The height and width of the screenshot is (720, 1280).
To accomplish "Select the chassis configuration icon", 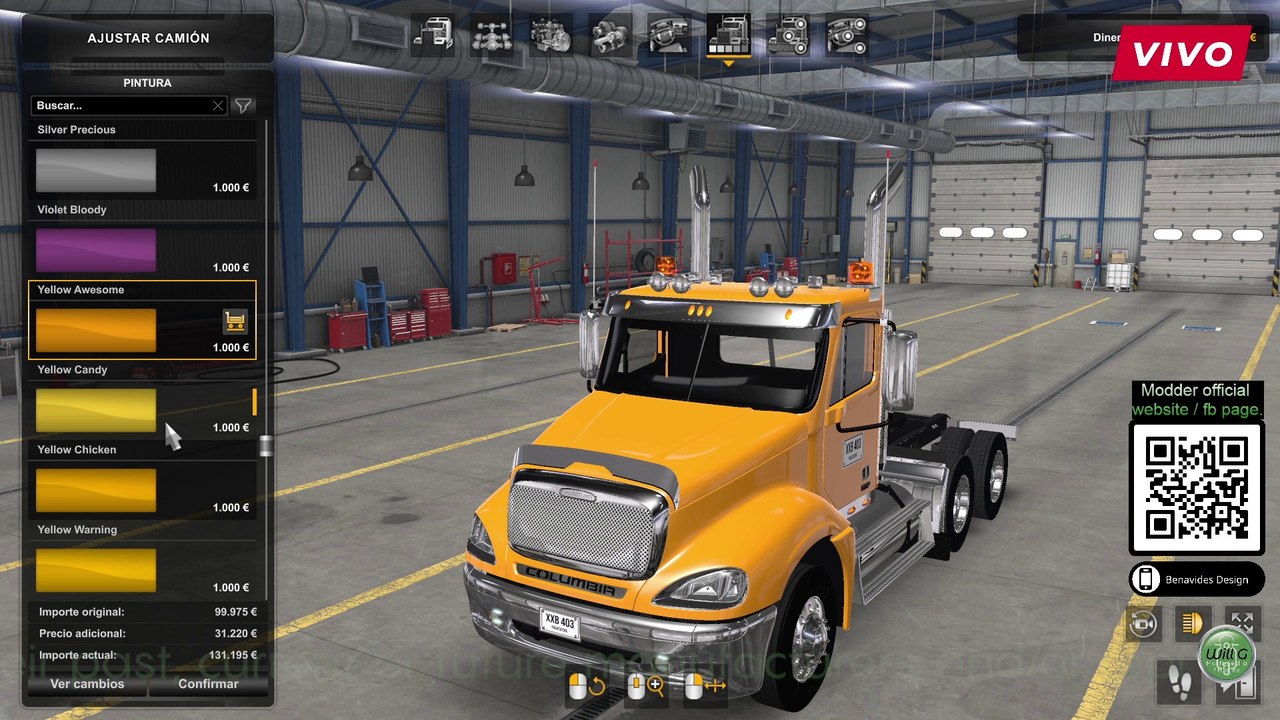I will point(495,33).
